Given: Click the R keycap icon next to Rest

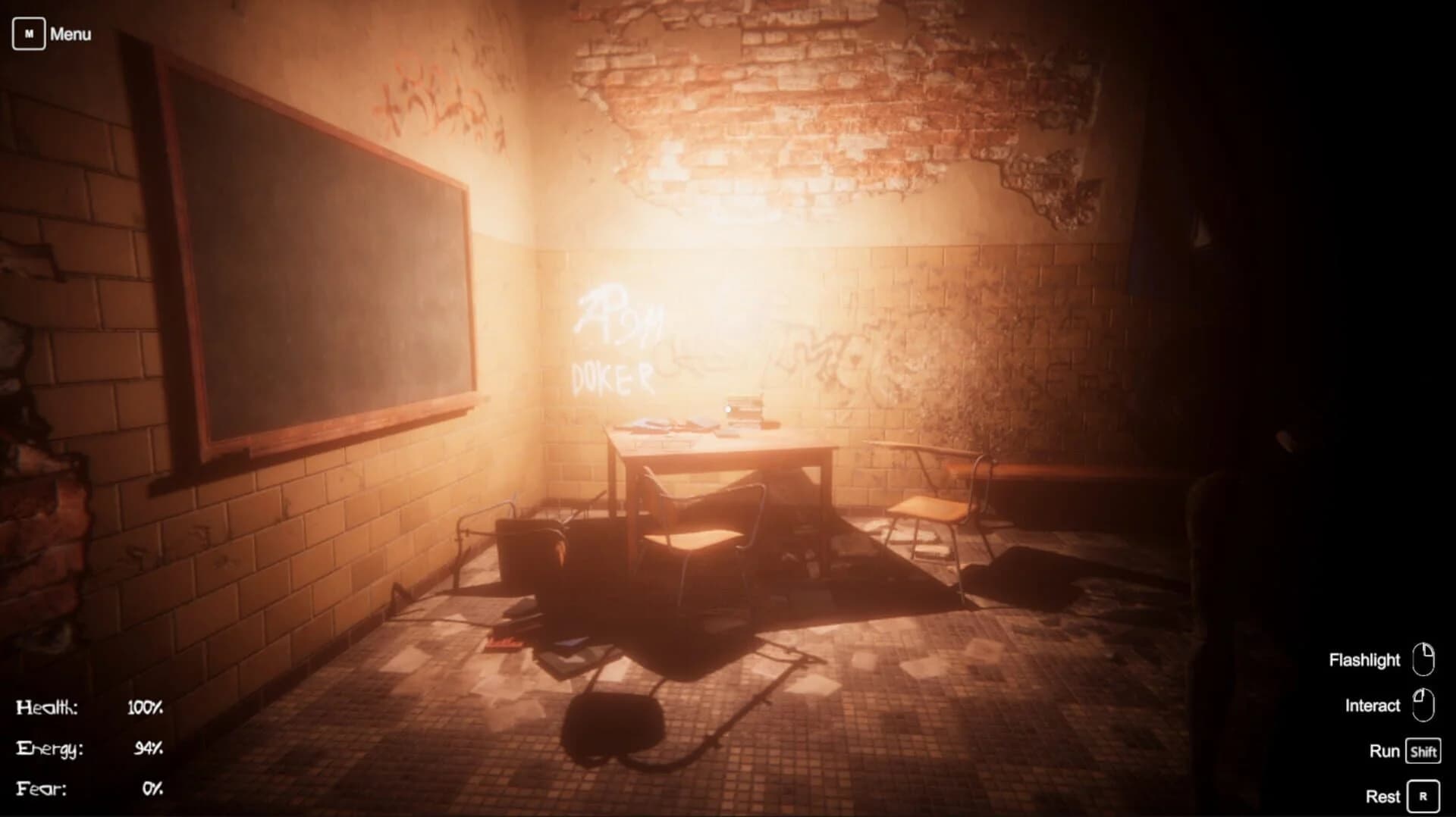Looking at the screenshot, I should (1425, 796).
